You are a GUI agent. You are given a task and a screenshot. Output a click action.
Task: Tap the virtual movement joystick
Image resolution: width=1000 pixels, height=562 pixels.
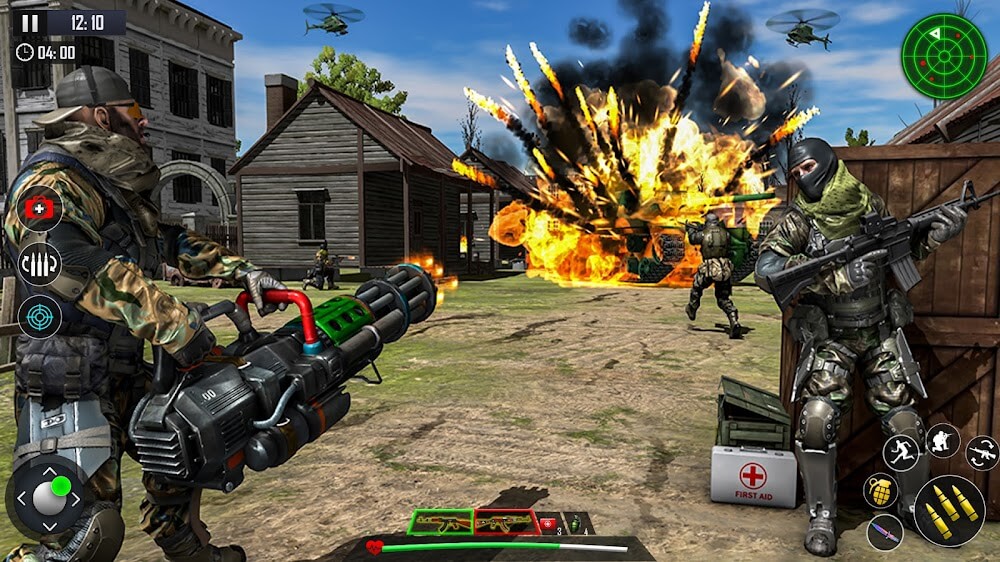(49, 497)
